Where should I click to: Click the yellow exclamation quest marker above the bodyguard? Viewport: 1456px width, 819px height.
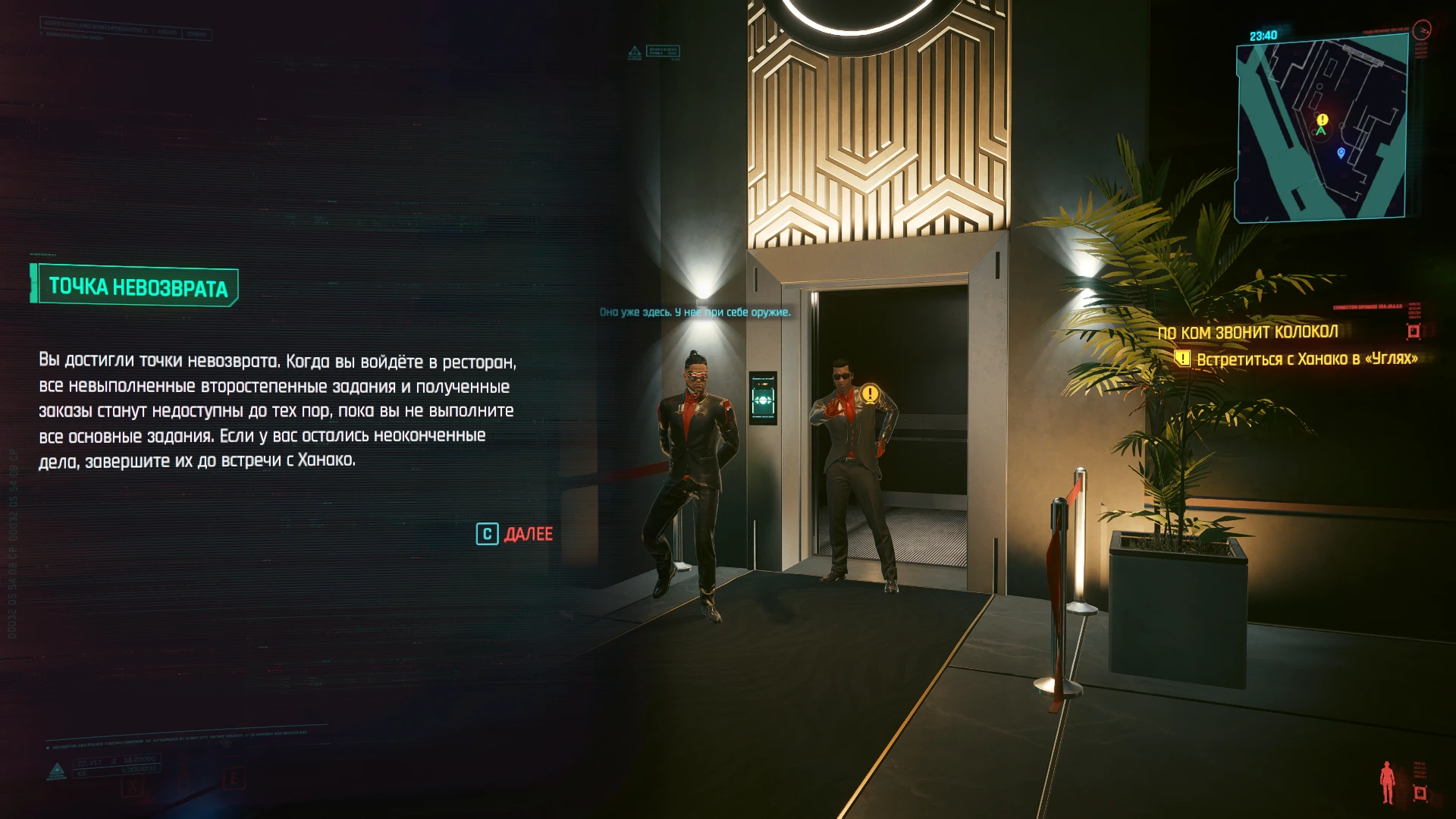click(869, 394)
